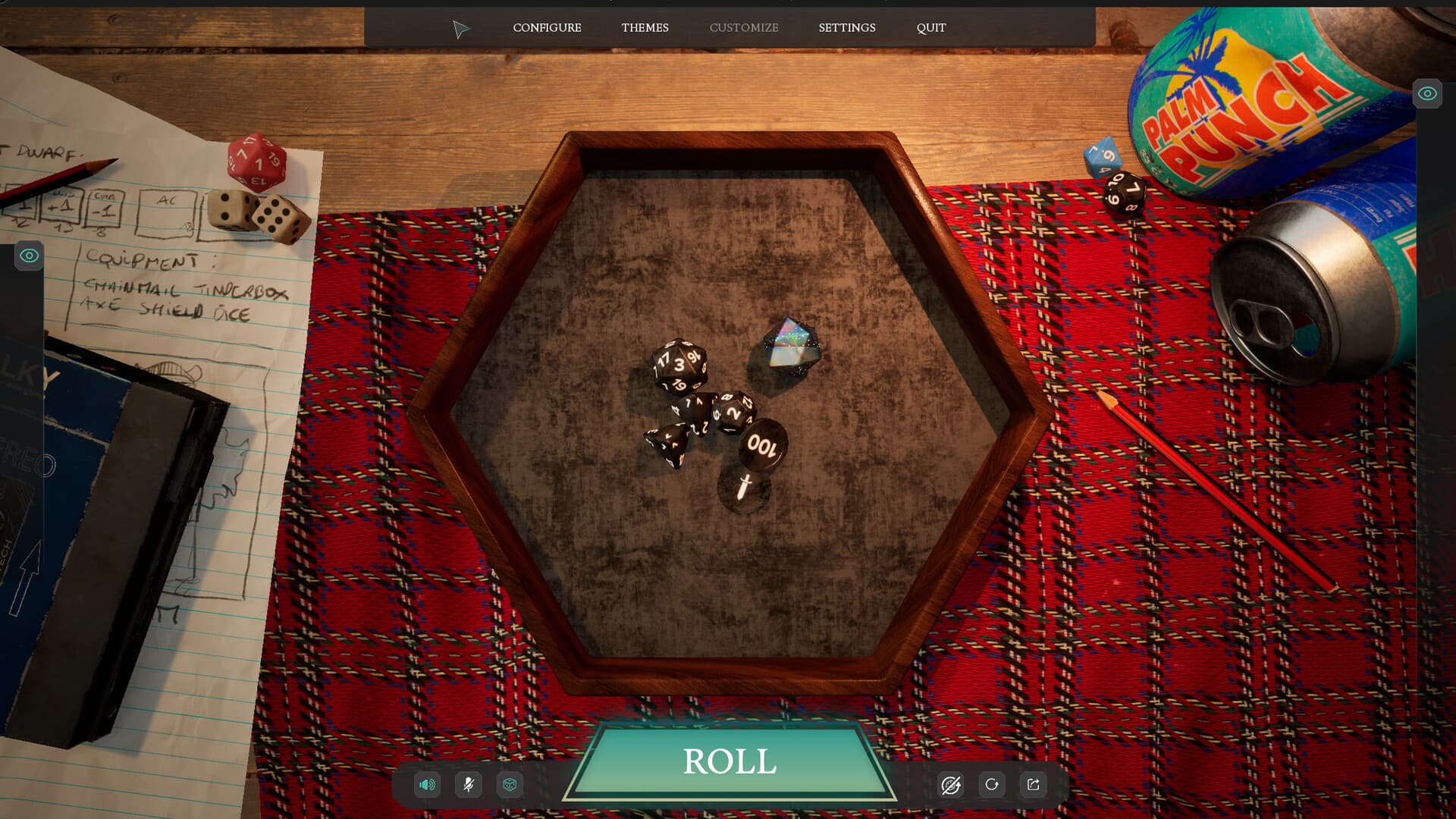The height and width of the screenshot is (819, 1456).
Task: Select the iridescent d8 die in the tray
Action: [791, 345]
